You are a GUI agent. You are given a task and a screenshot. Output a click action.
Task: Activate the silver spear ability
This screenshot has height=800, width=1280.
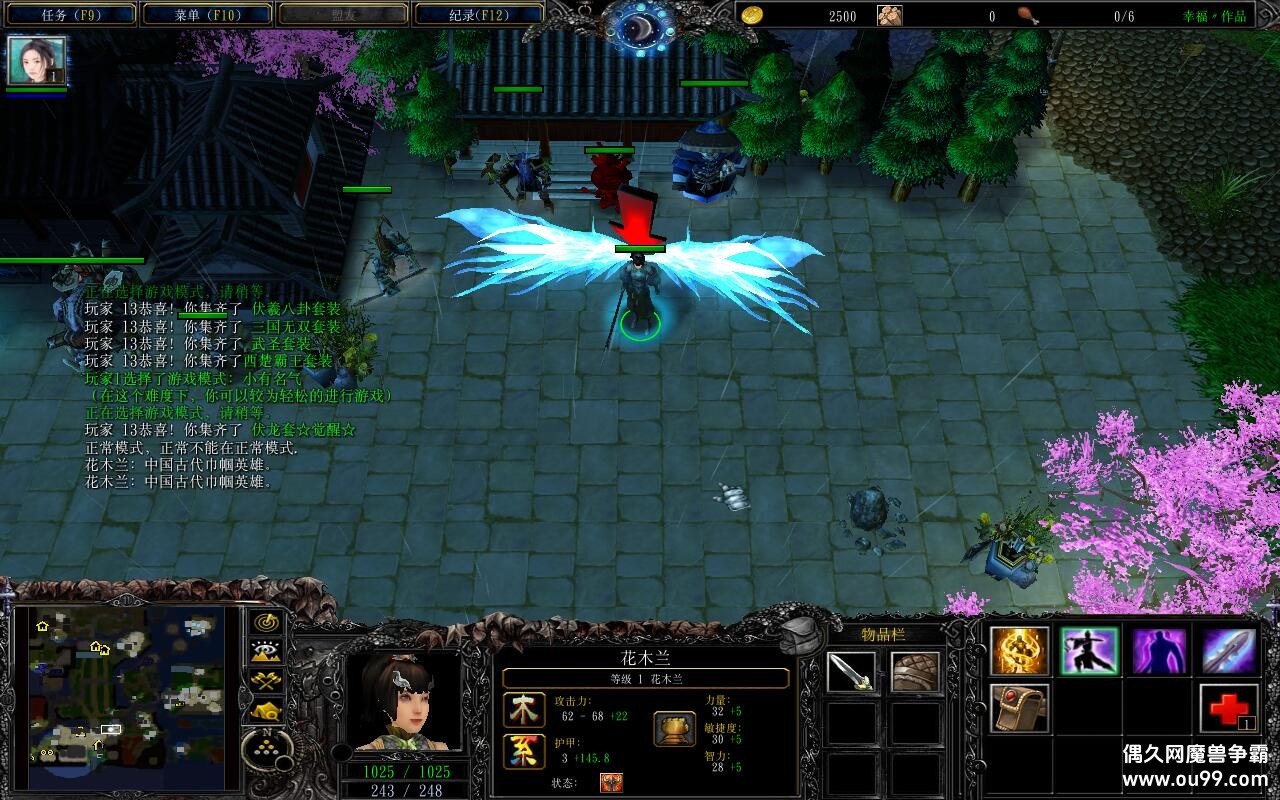(1229, 651)
